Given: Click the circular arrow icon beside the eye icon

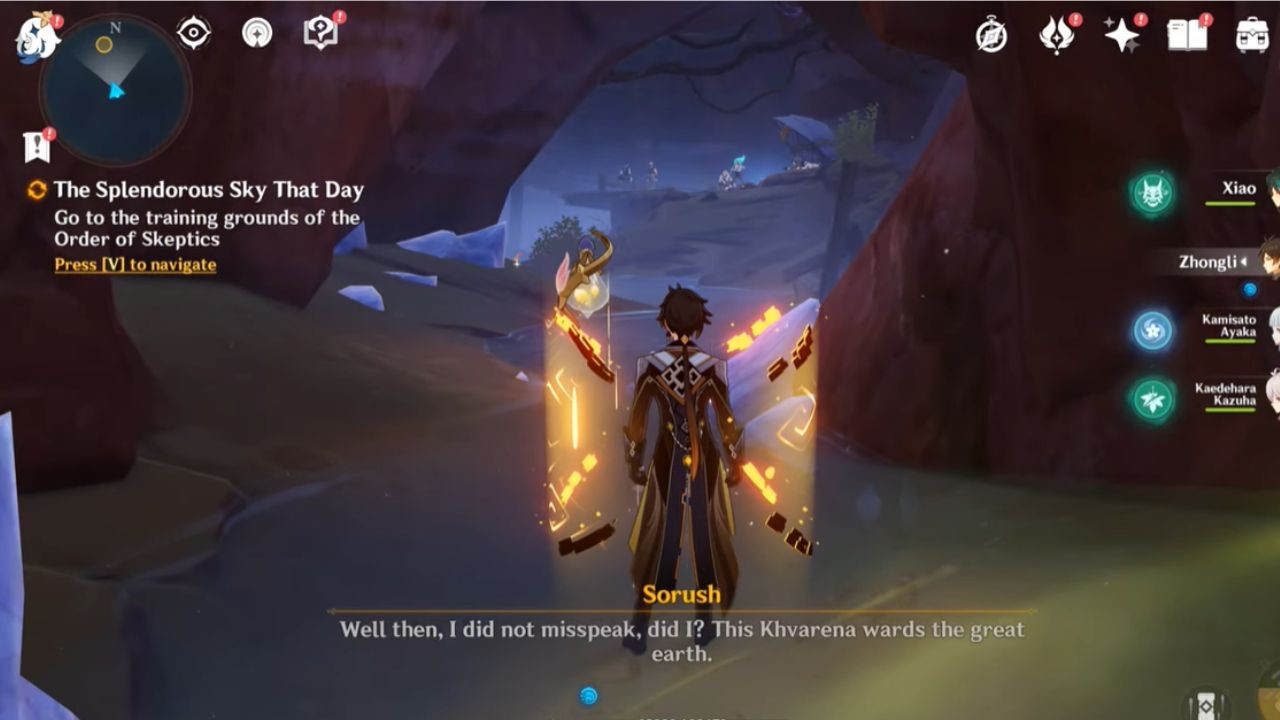Looking at the screenshot, I should tap(257, 33).
